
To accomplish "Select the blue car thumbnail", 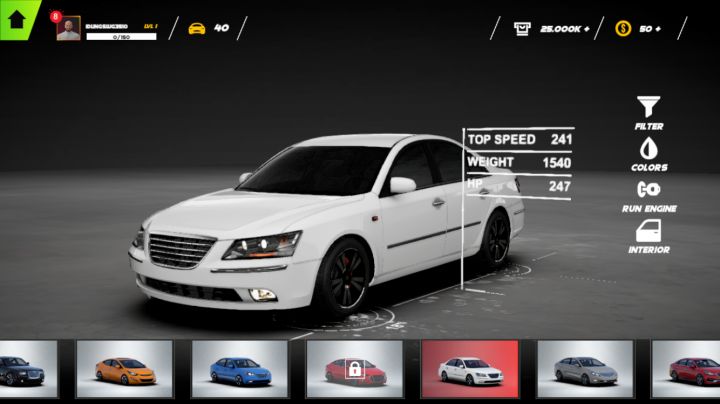I will pos(239,369).
